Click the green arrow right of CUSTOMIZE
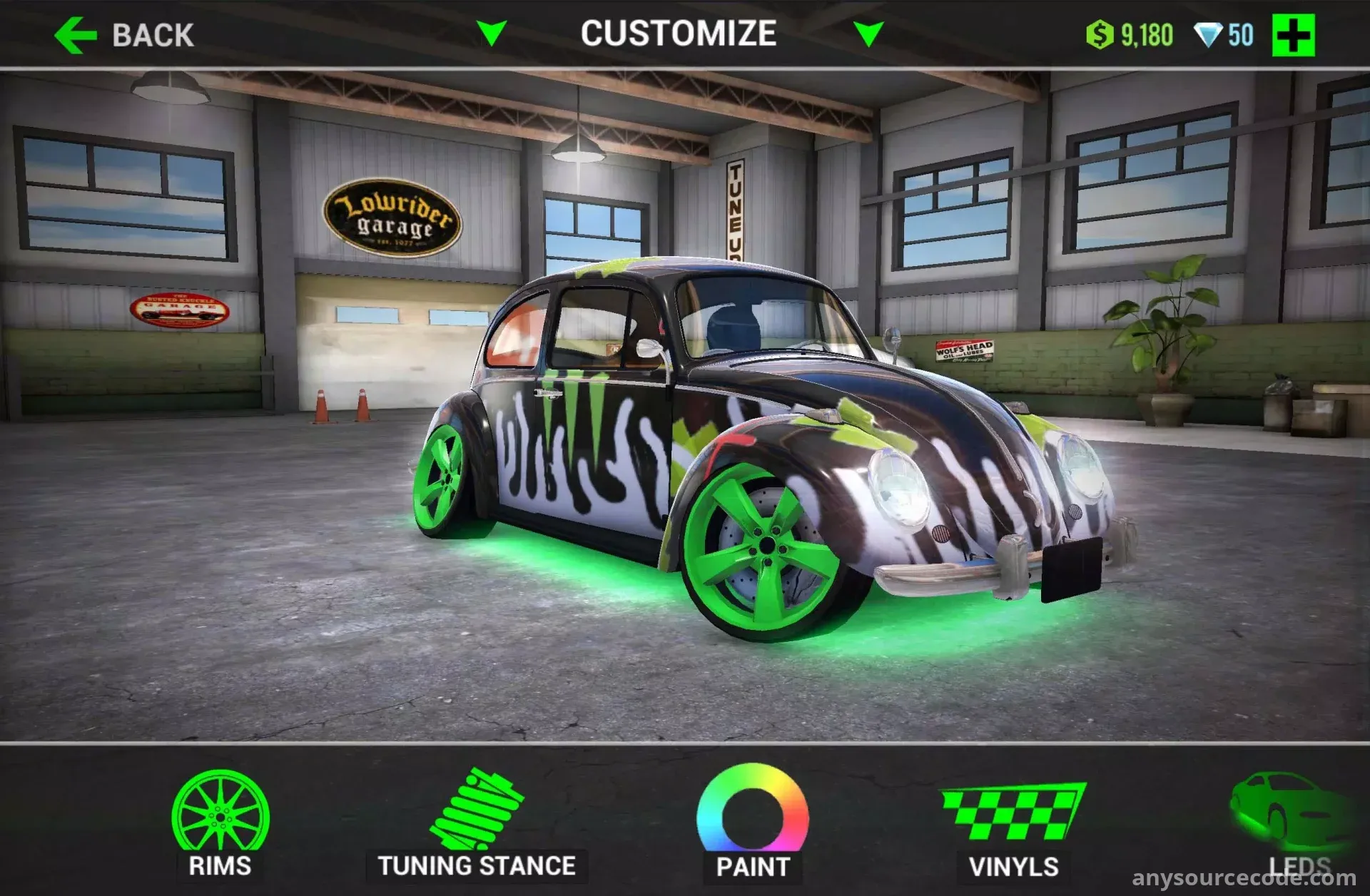 pos(868,34)
